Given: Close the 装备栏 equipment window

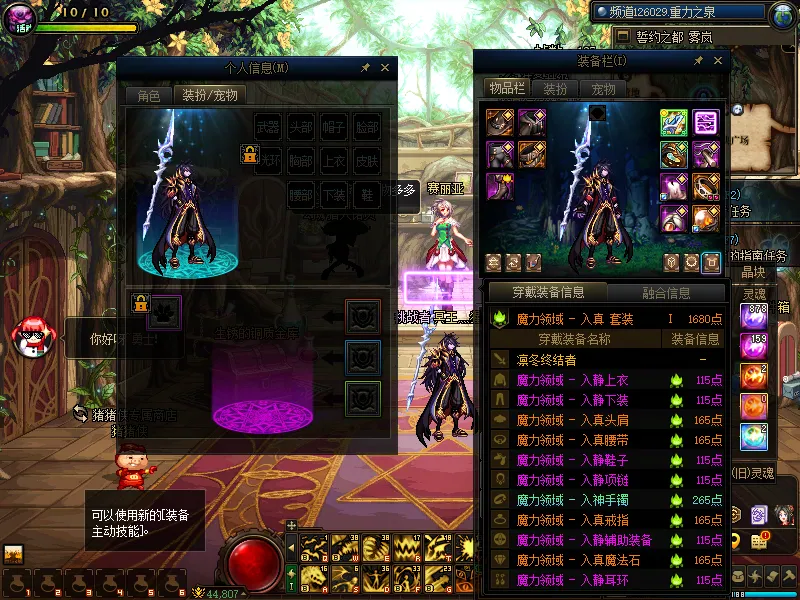Looking at the screenshot, I should pos(716,61).
